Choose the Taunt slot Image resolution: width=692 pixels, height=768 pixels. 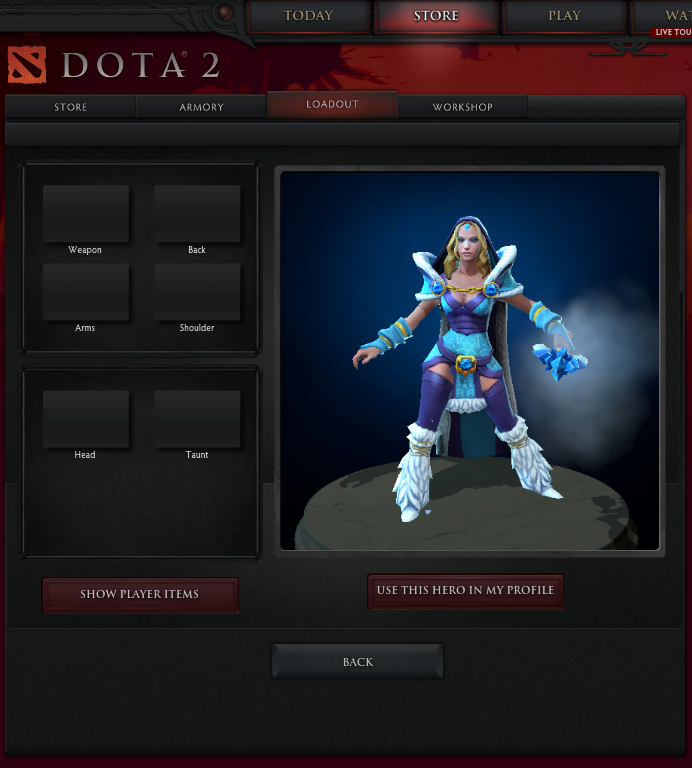click(197, 418)
